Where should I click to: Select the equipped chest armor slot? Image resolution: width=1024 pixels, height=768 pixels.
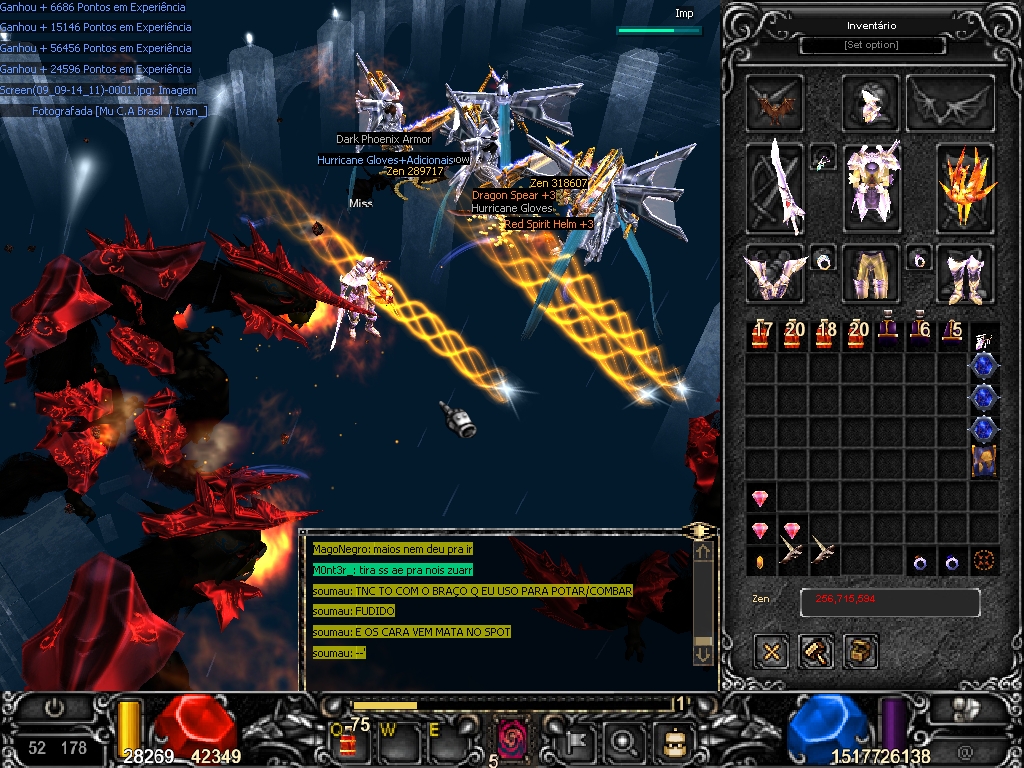tap(872, 184)
